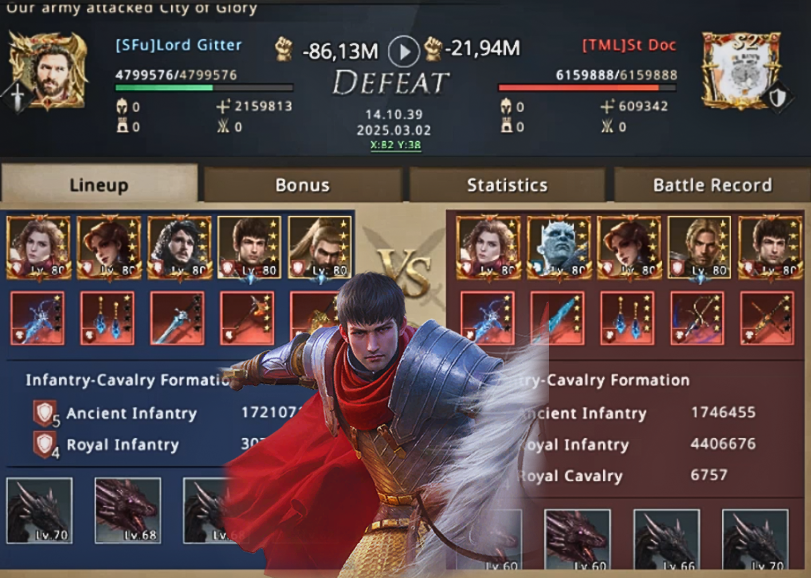This screenshot has width=811, height=578.
Task: Show the Statistics tab
Action: click(507, 185)
